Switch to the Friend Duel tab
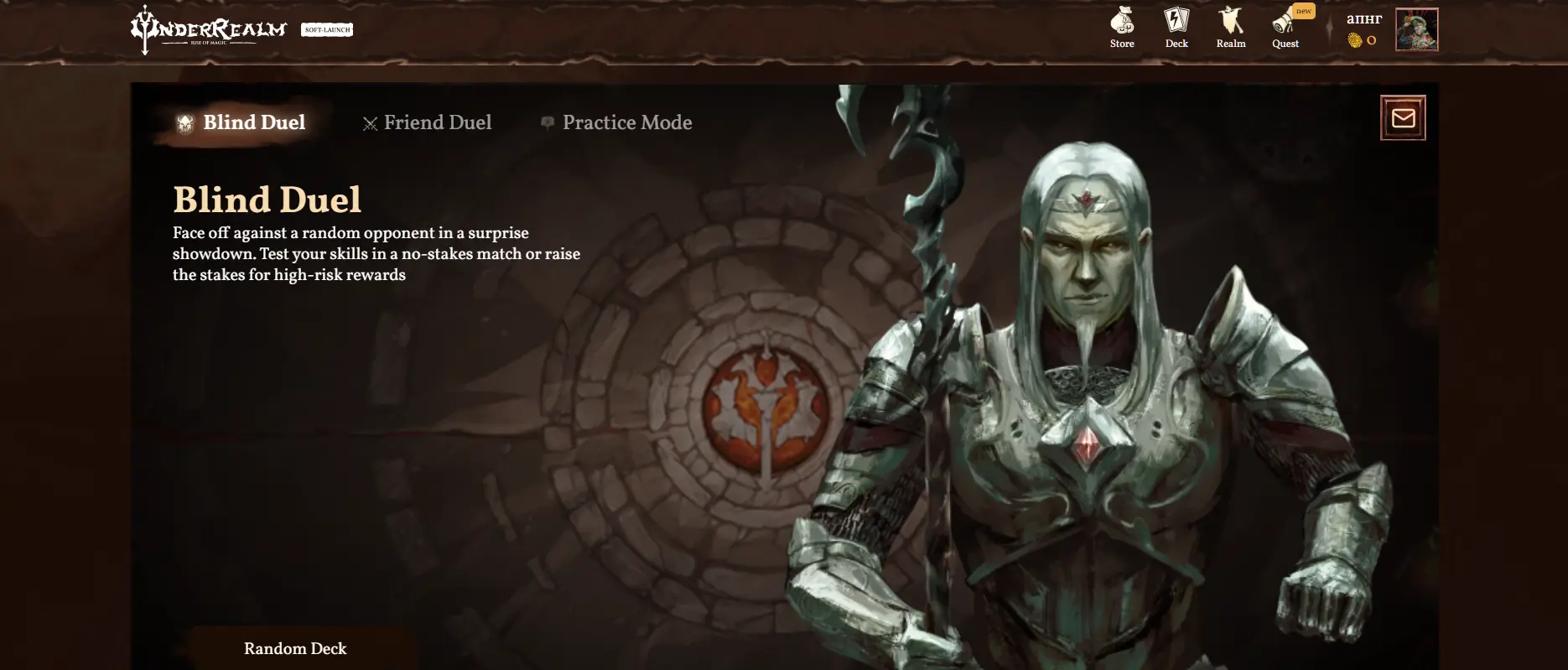 point(428,123)
